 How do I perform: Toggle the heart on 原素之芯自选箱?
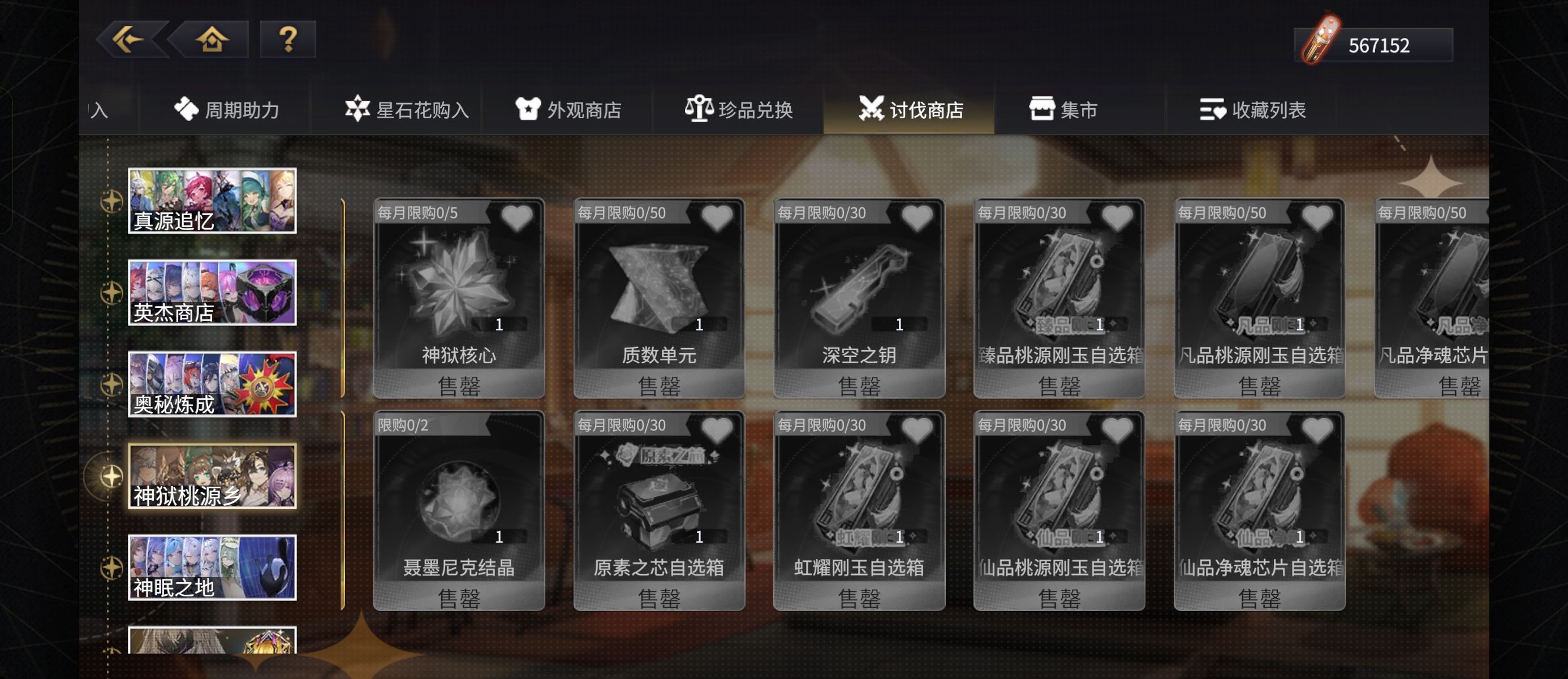click(717, 428)
